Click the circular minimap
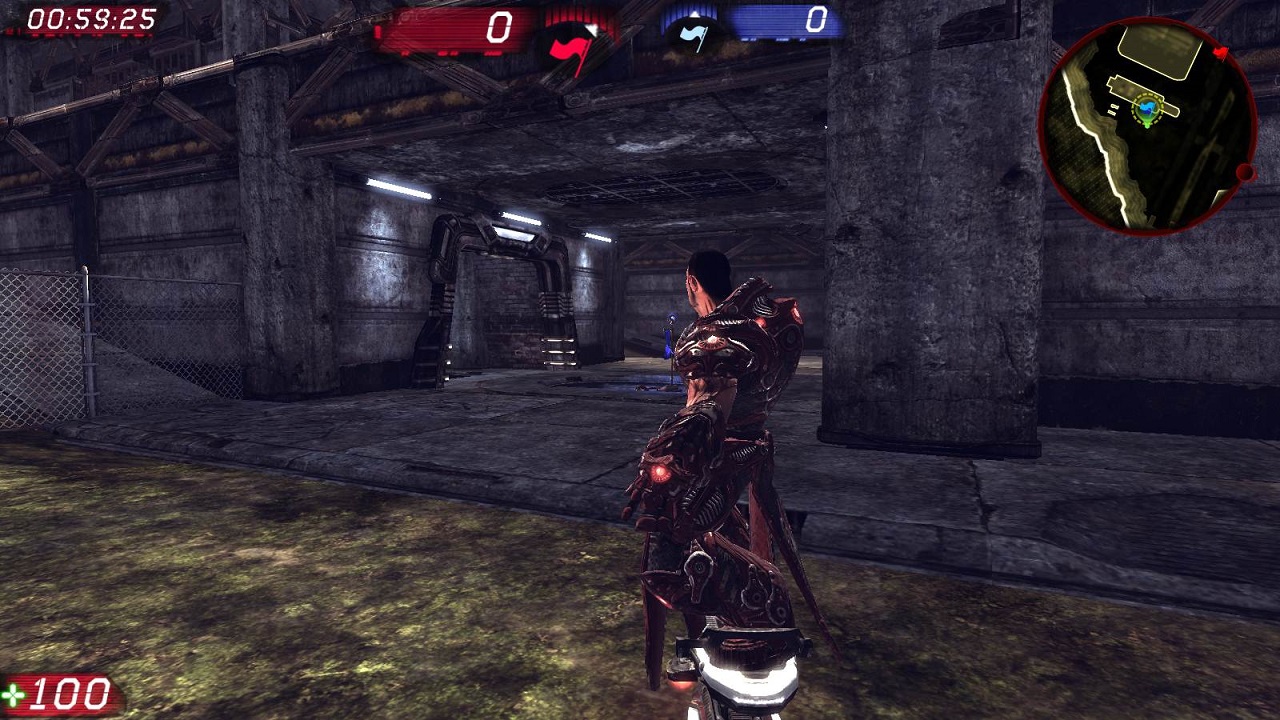Viewport: 1280px width, 720px height. [x=1148, y=125]
